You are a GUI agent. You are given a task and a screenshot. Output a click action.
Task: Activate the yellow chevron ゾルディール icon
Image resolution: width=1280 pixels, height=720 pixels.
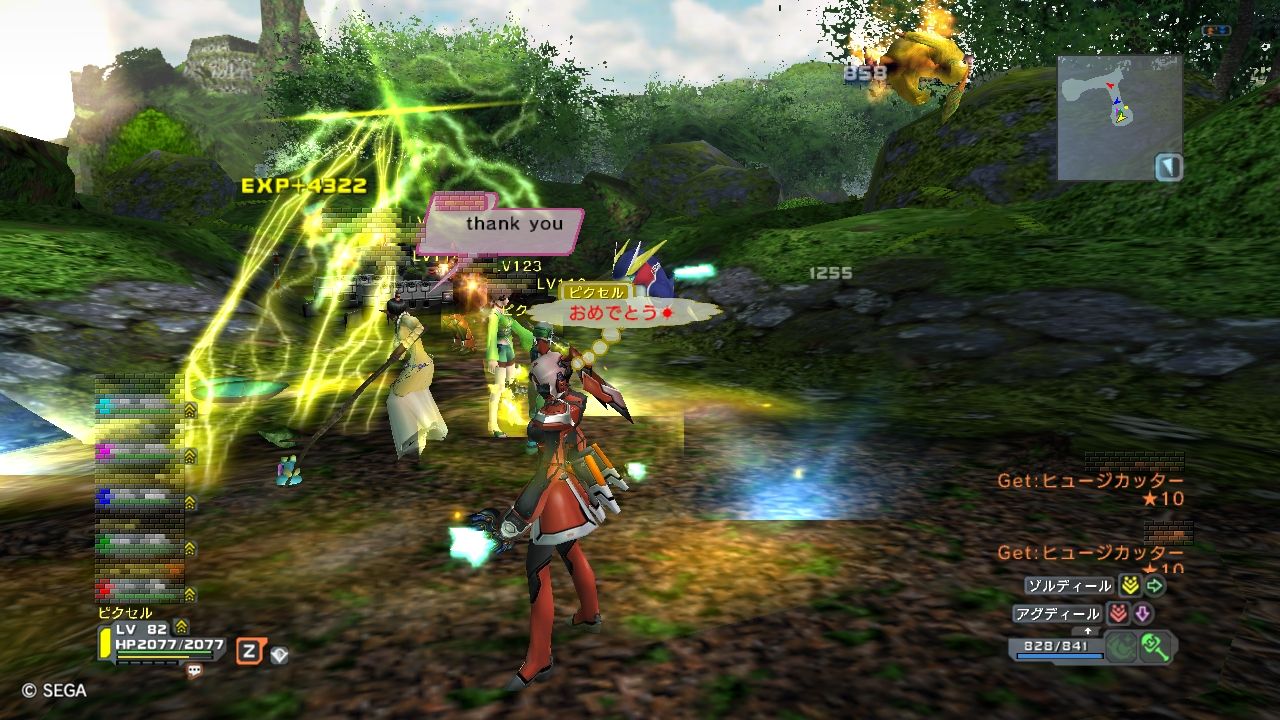1130,586
